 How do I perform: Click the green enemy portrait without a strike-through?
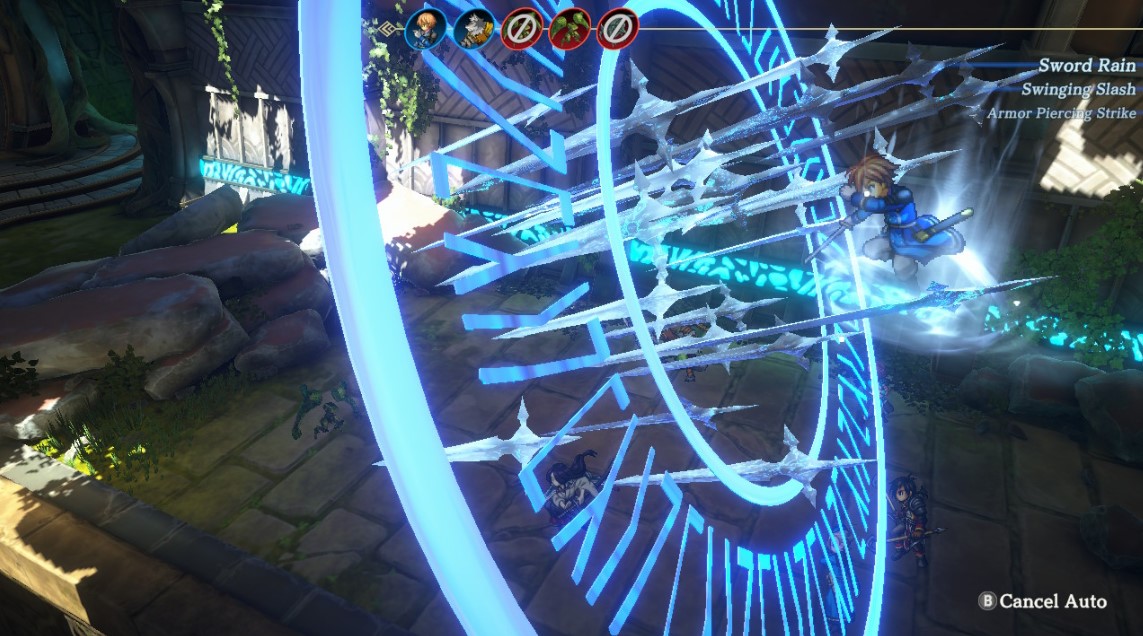(x=570, y=29)
